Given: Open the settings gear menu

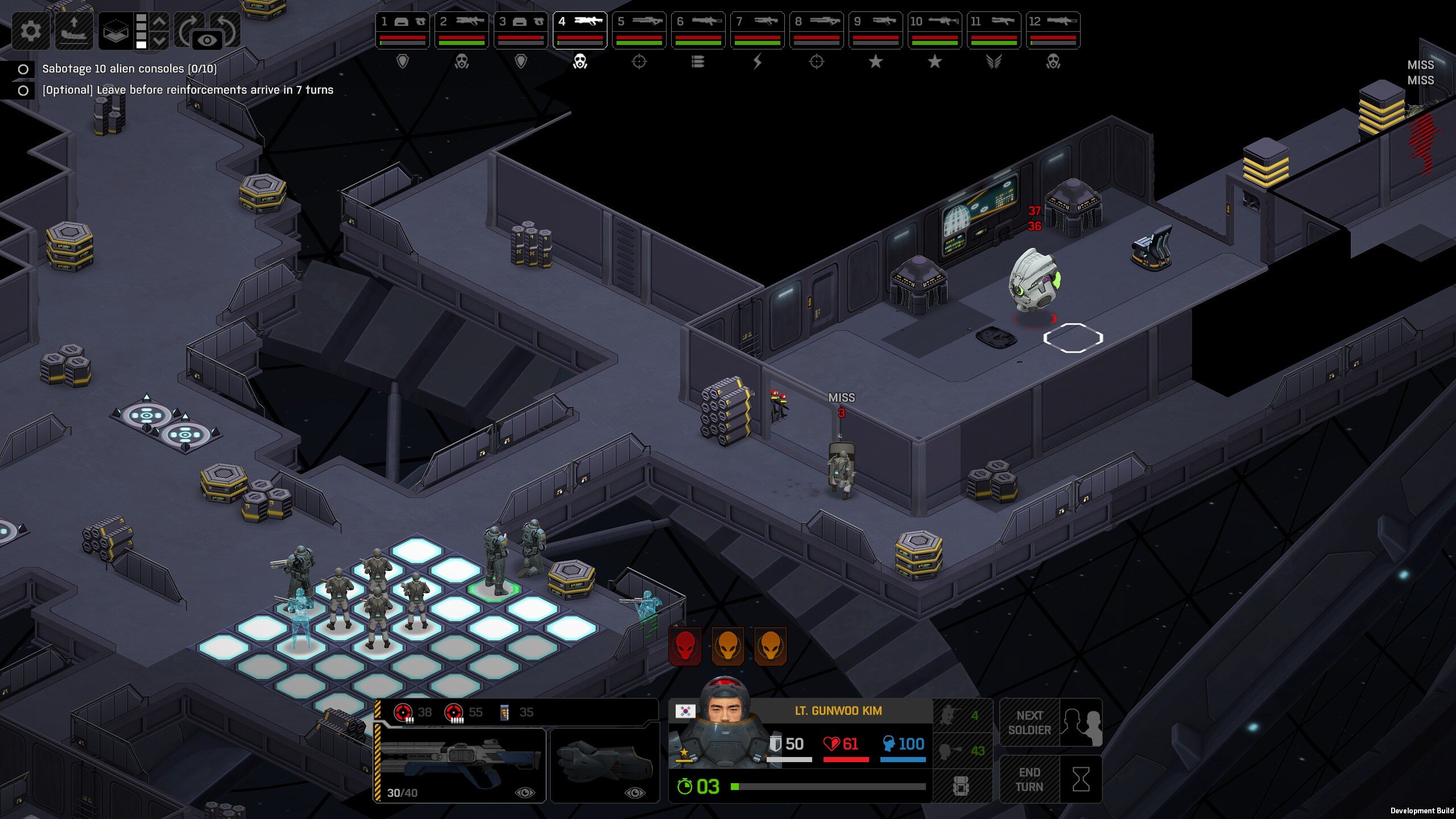Looking at the screenshot, I should tap(30, 30).
